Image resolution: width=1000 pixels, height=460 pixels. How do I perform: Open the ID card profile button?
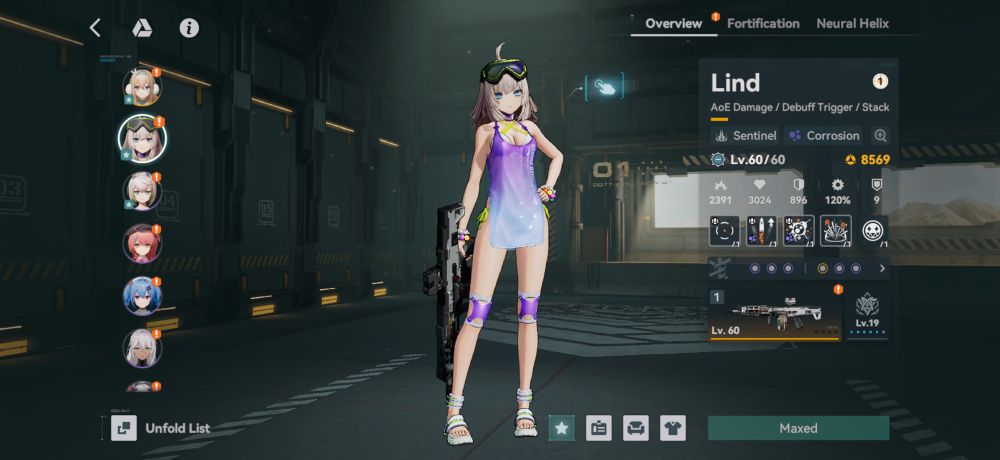598,428
